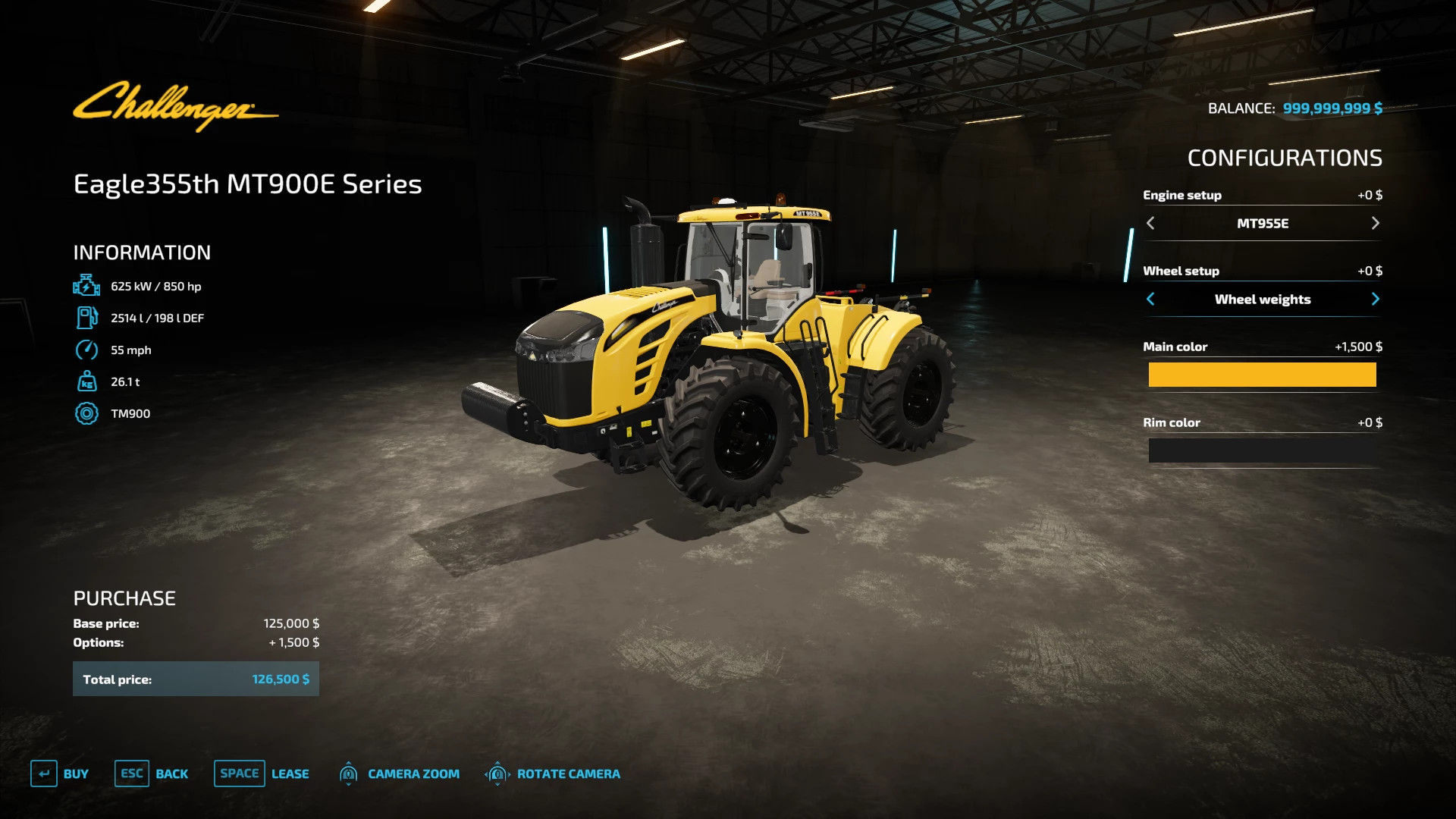
Task: Select the fuel pump icon beside 2514 l
Action: pos(87,318)
